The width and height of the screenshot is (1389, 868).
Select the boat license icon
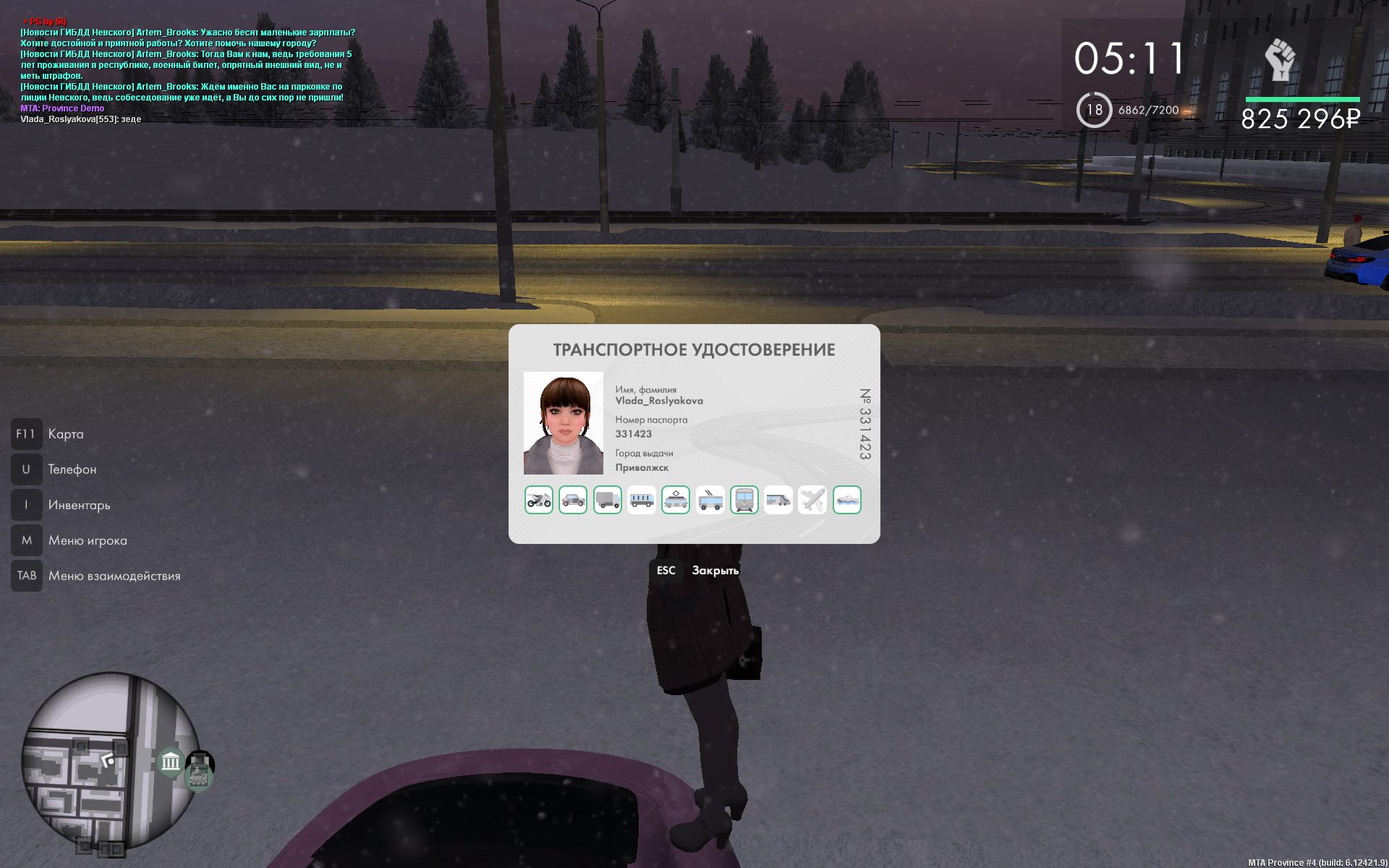point(847,500)
